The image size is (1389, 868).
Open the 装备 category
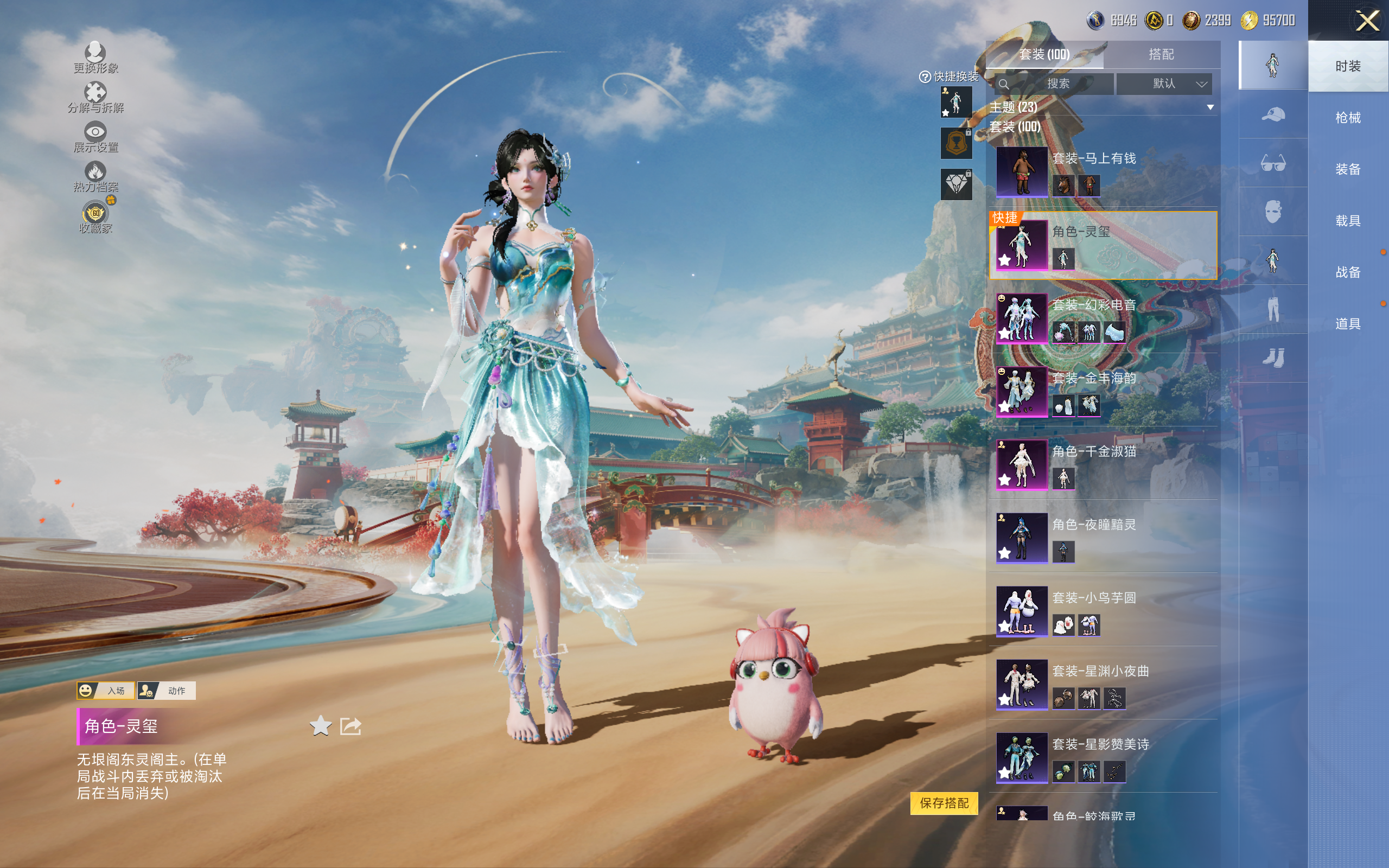(x=1347, y=169)
